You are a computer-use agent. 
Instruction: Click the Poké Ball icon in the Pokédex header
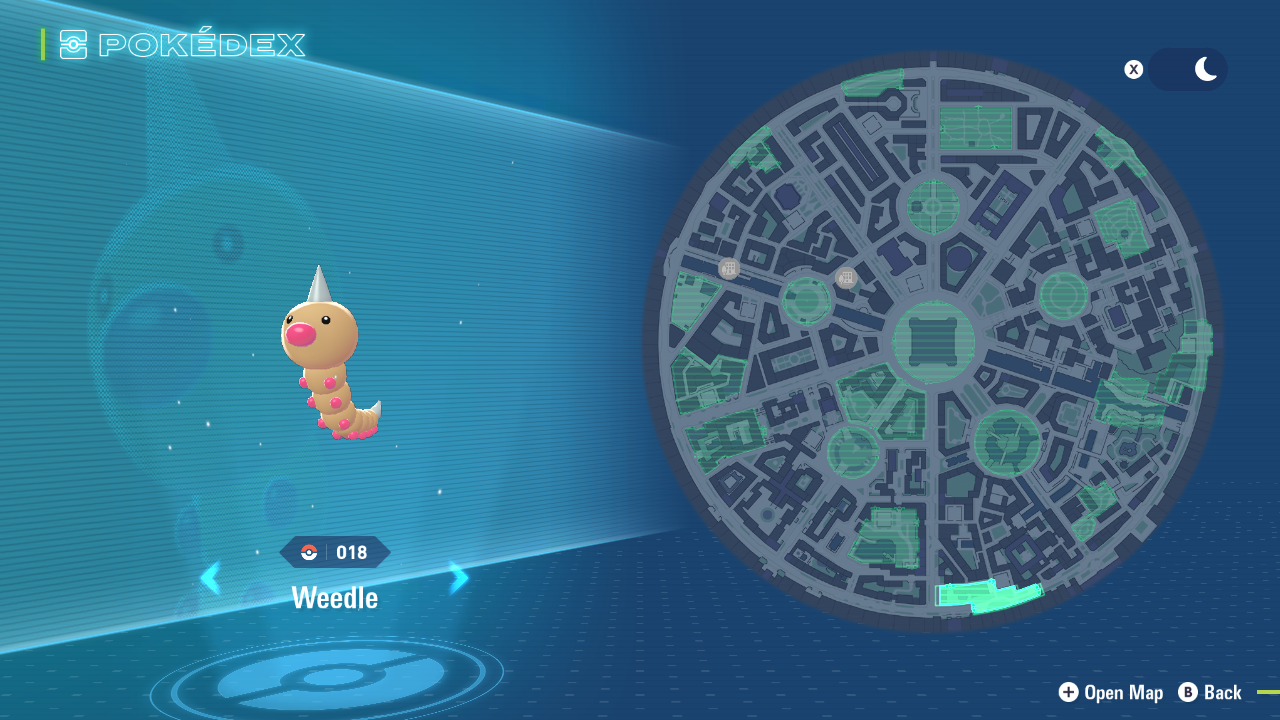click(x=73, y=44)
